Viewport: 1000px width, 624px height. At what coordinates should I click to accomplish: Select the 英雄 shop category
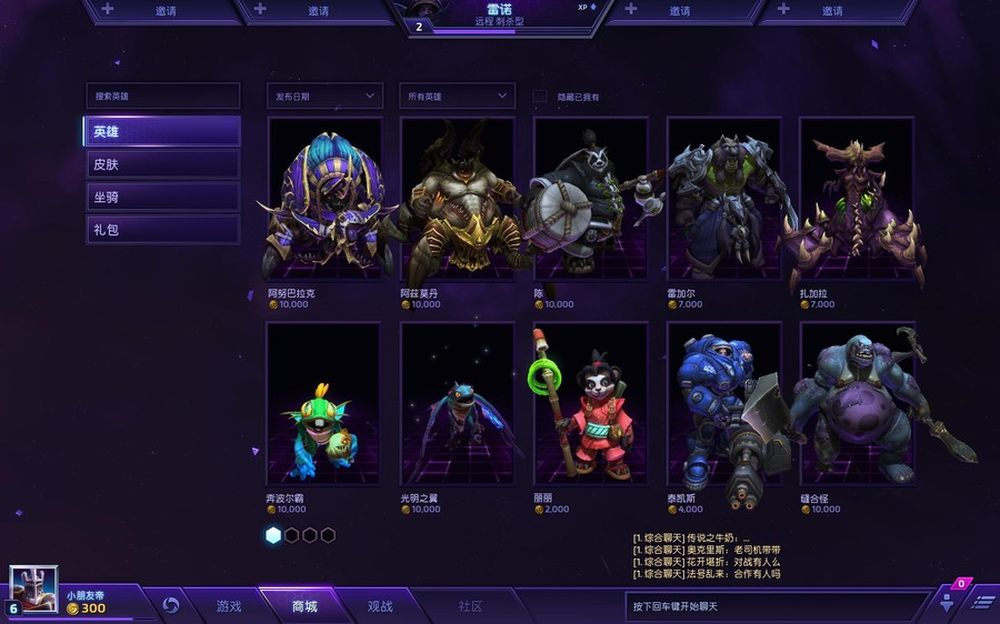click(x=162, y=132)
